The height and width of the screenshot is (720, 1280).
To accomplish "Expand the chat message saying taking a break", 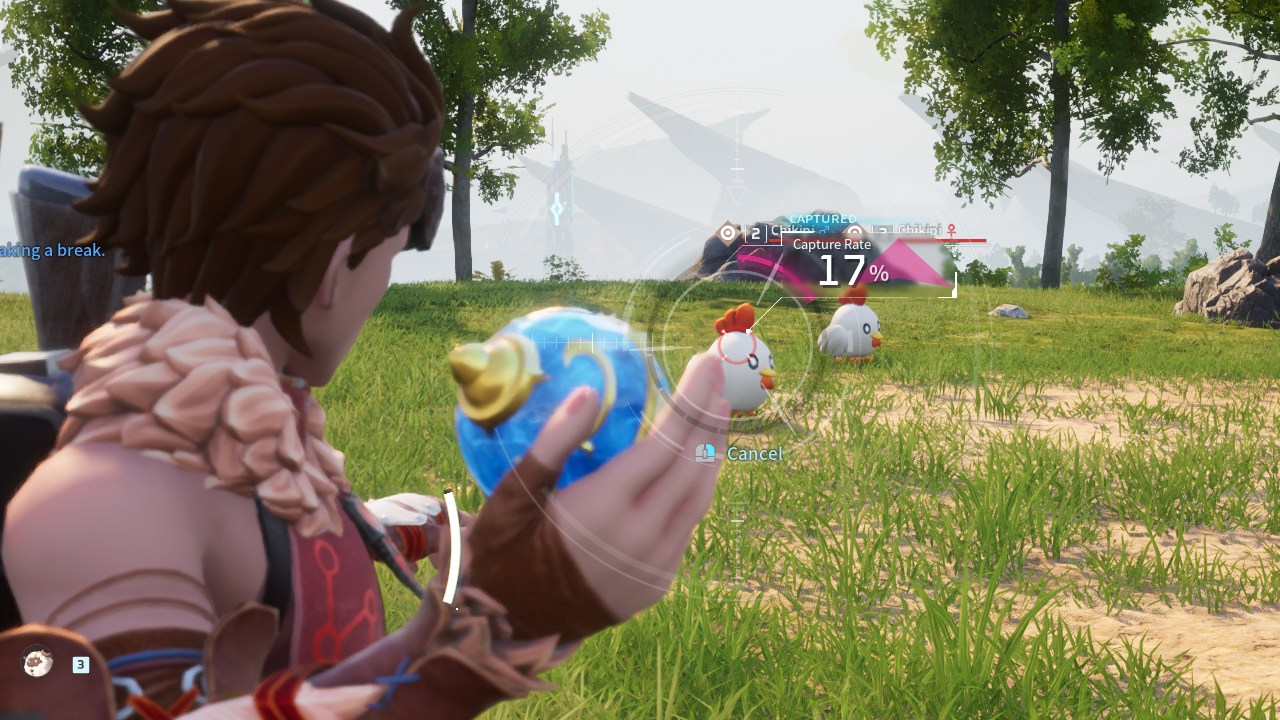I will pos(48,250).
